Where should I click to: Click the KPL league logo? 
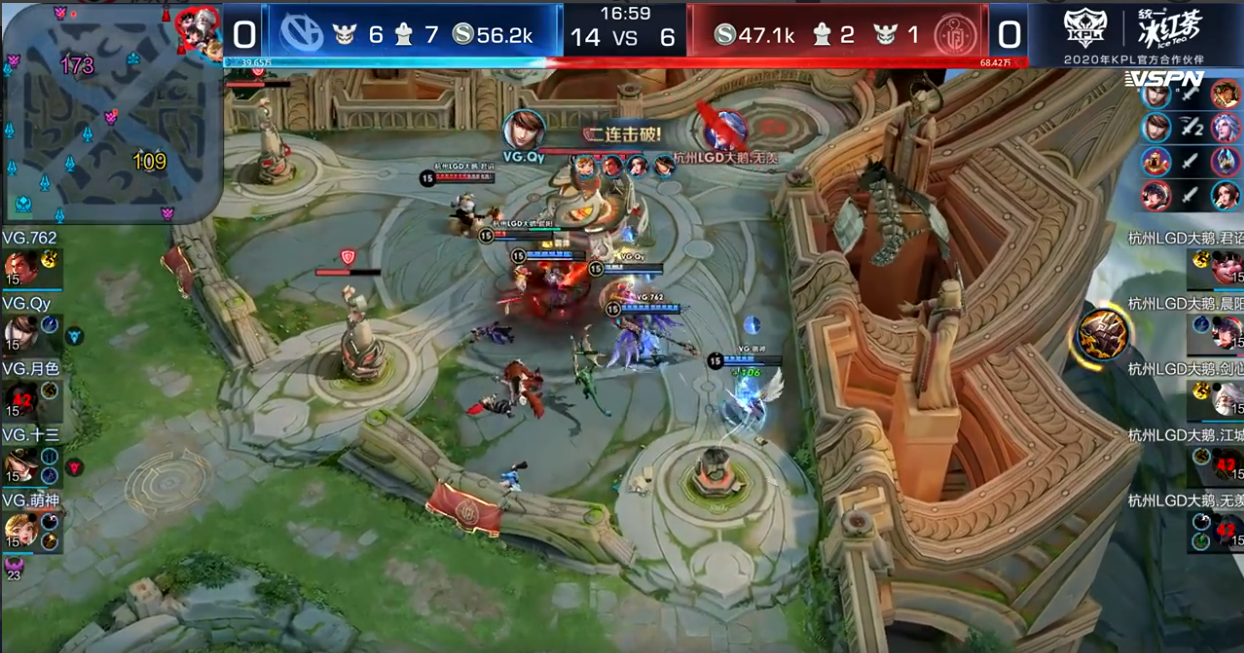(1084, 30)
